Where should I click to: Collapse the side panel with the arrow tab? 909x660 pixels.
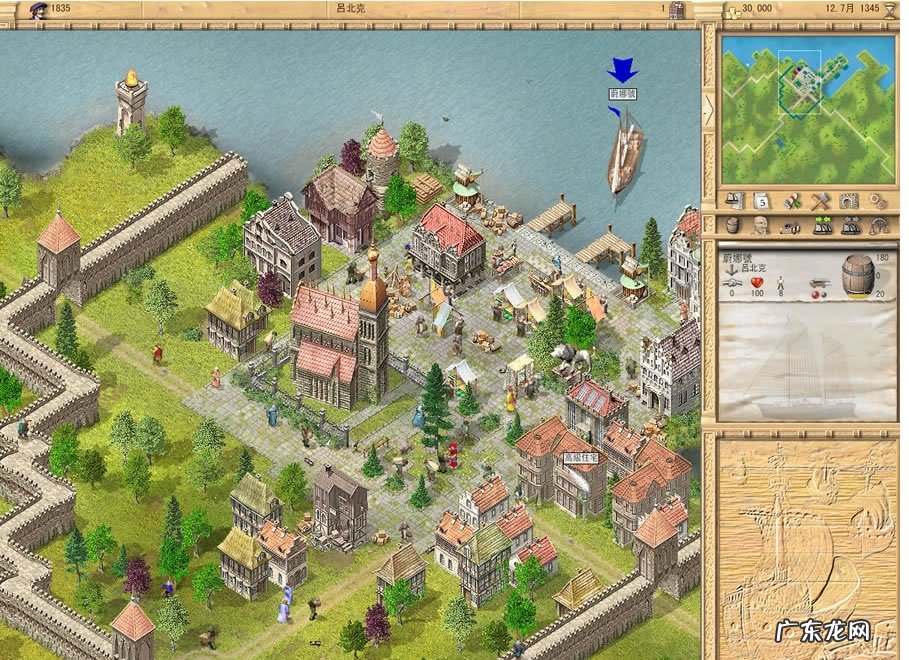709,110
